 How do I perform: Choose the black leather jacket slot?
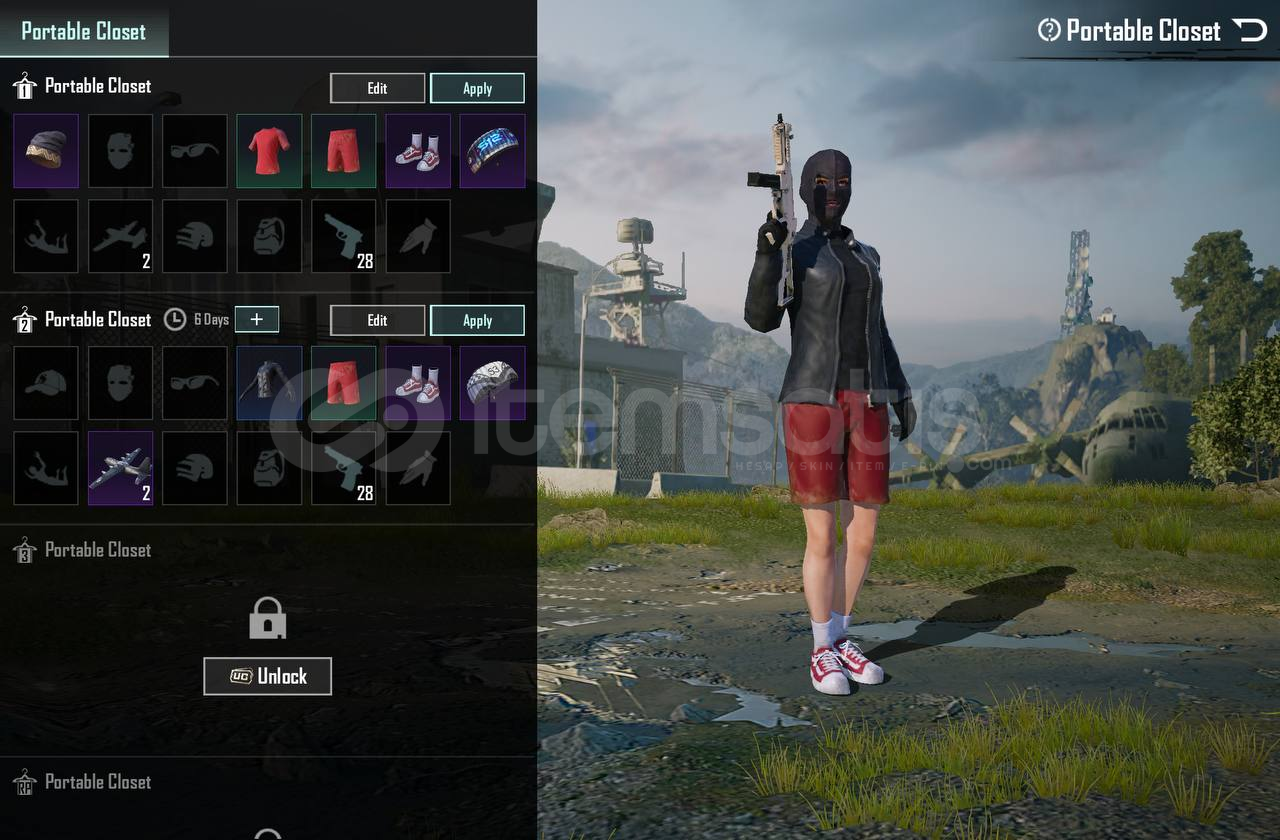coord(269,383)
